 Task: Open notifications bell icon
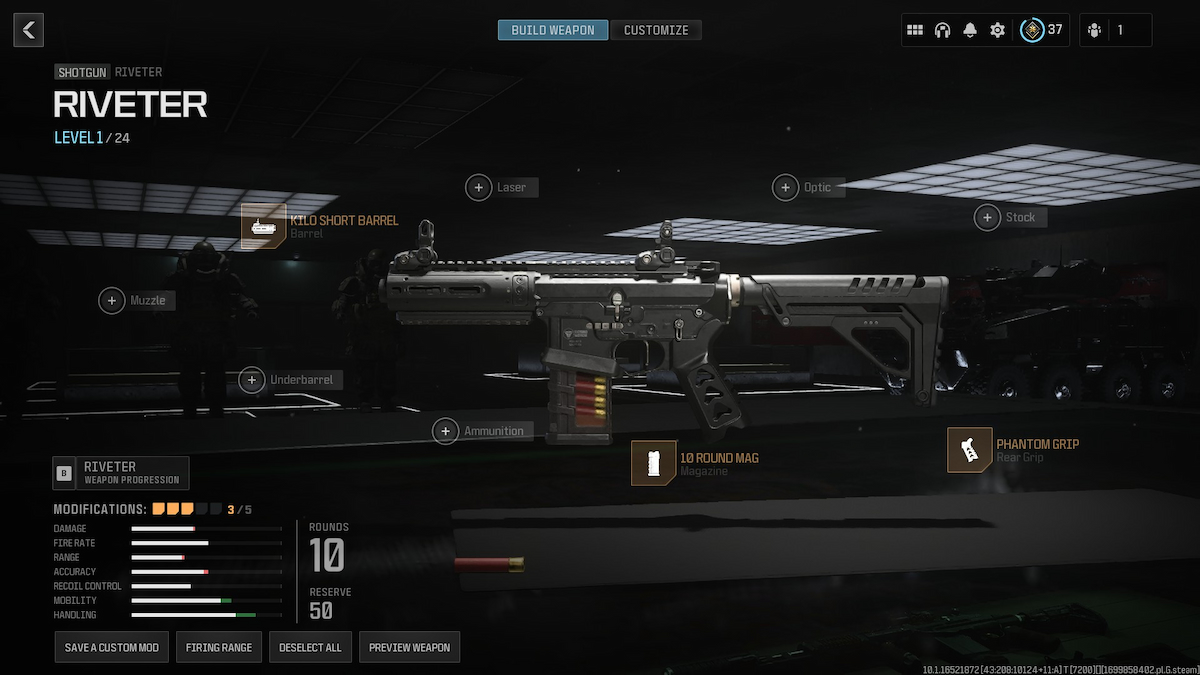click(970, 30)
